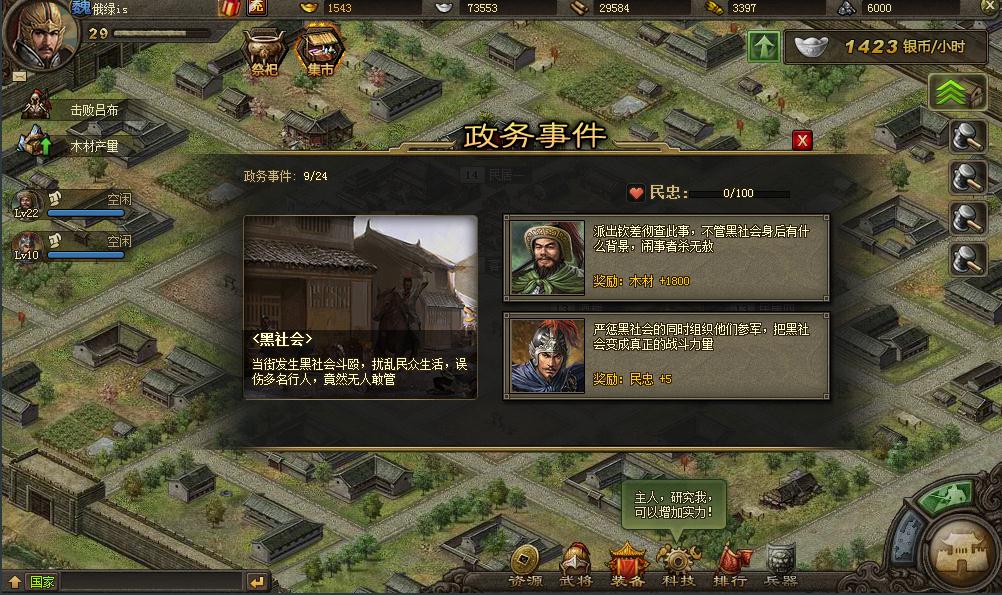The image size is (1002, 595).
Task: Select the Lv22 idle general
Action: [72, 203]
